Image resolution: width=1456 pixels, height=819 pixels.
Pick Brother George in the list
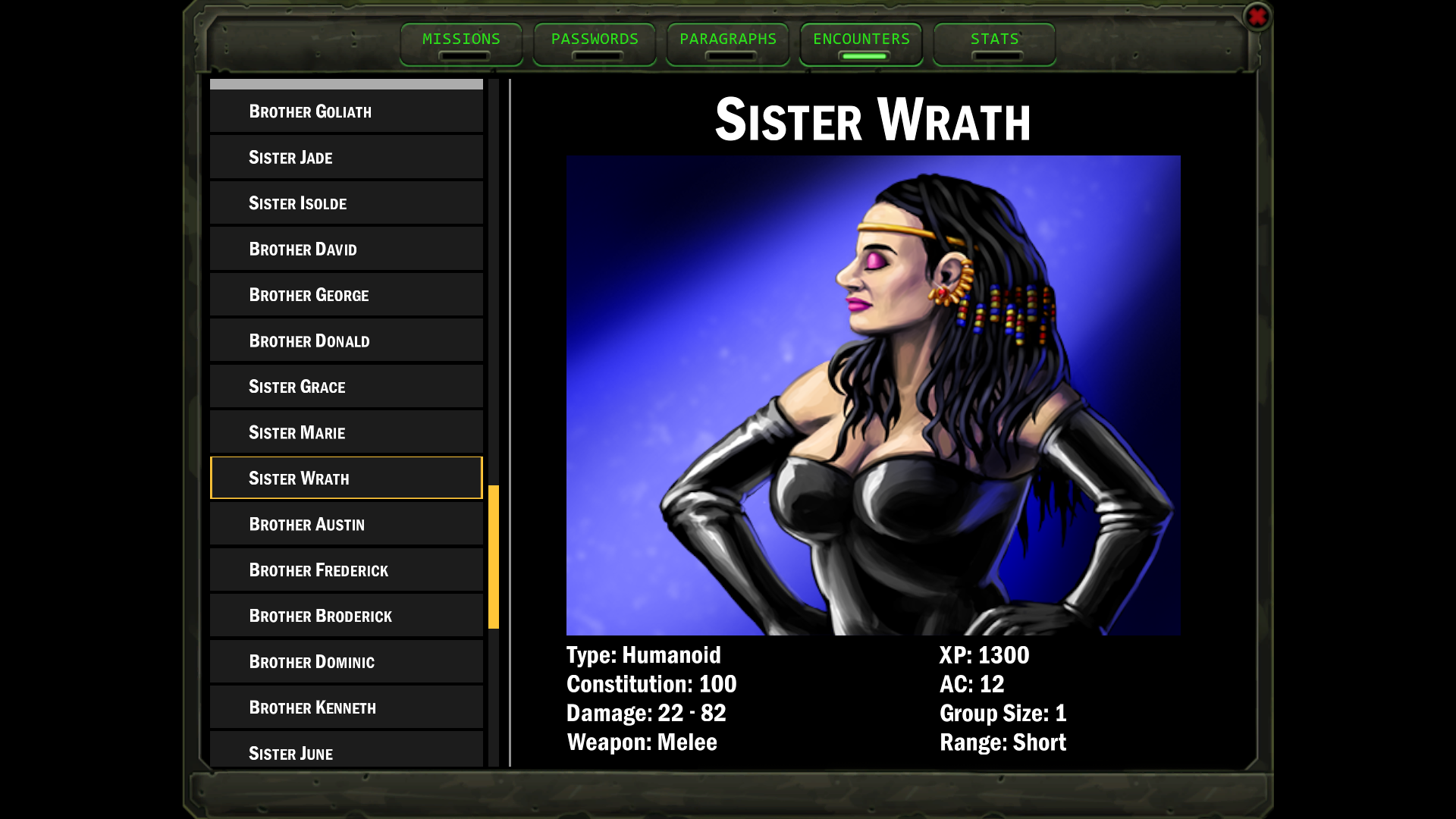[346, 295]
